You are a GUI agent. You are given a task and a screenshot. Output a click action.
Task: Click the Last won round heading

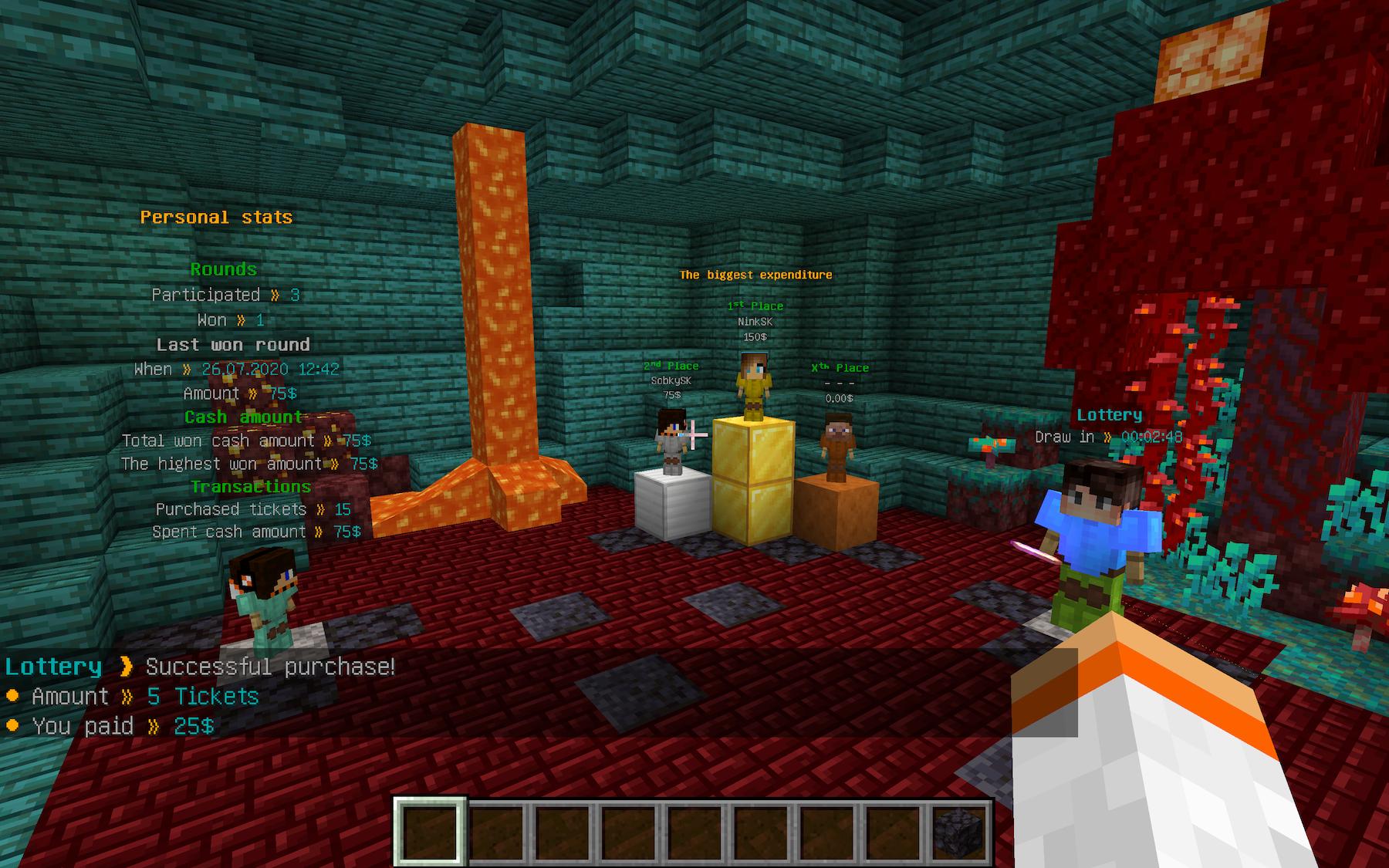233,345
